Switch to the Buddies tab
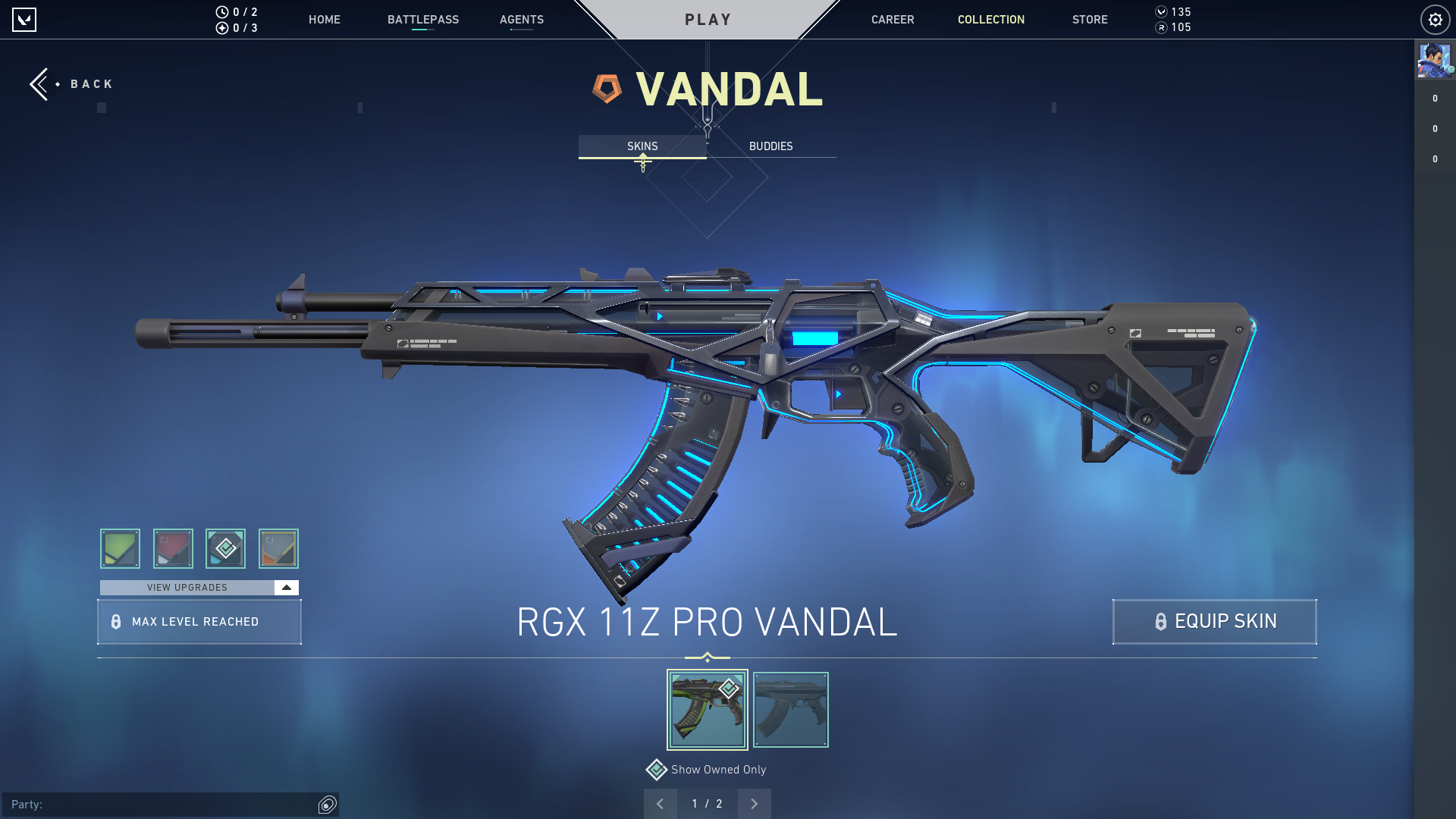 (770, 146)
